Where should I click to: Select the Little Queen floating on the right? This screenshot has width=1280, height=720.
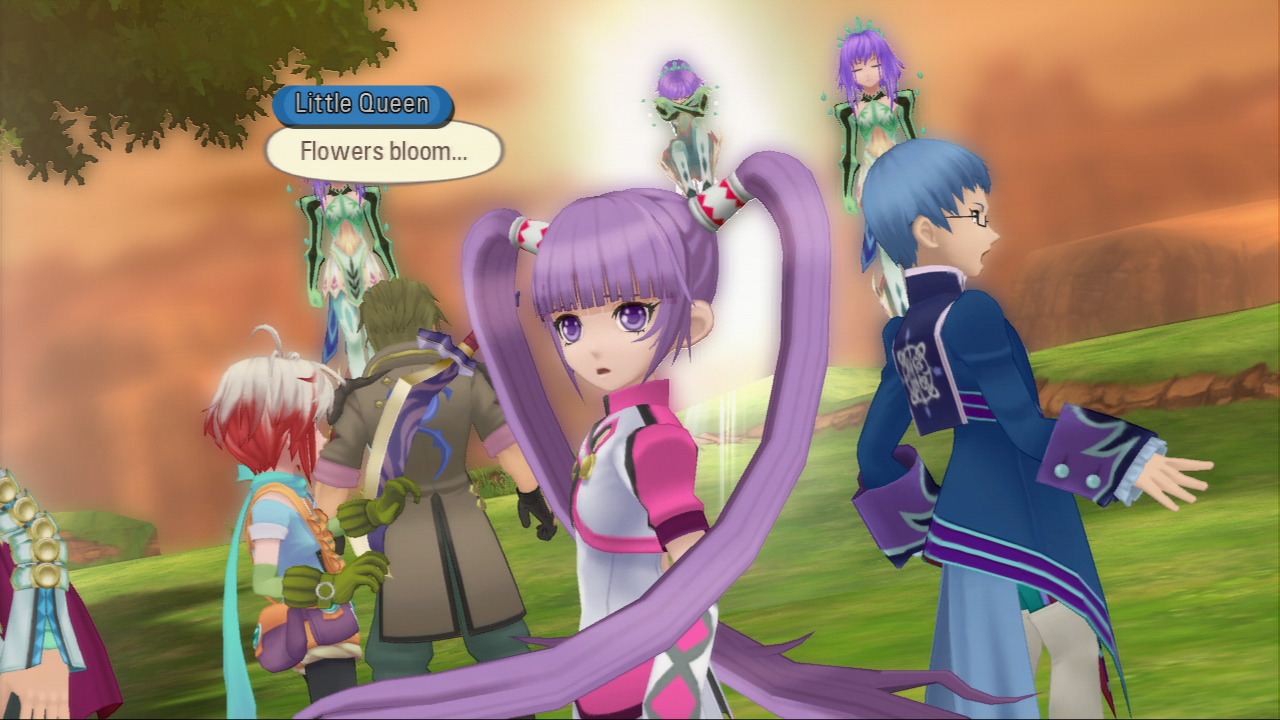(862, 105)
